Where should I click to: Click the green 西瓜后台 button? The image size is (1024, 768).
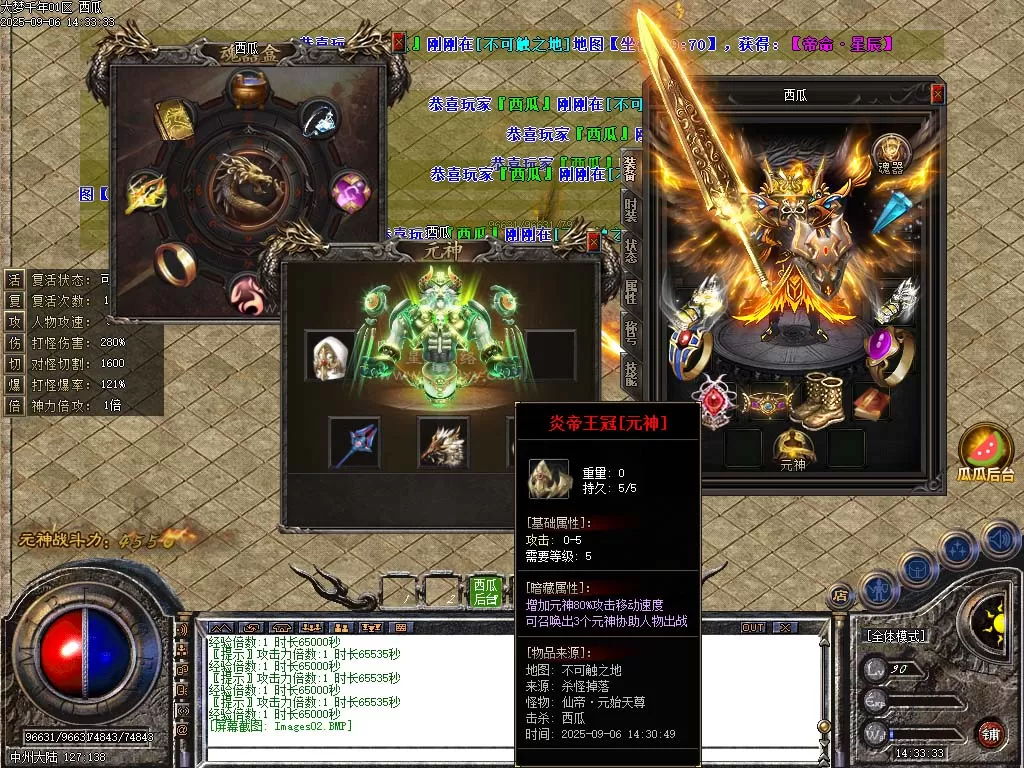[x=486, y=591]
